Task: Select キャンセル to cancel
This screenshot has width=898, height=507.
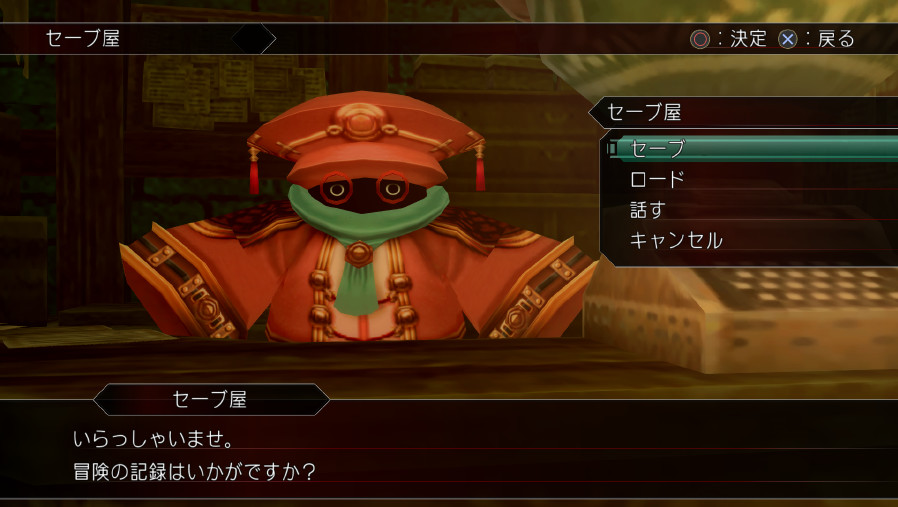Action: 675,240
